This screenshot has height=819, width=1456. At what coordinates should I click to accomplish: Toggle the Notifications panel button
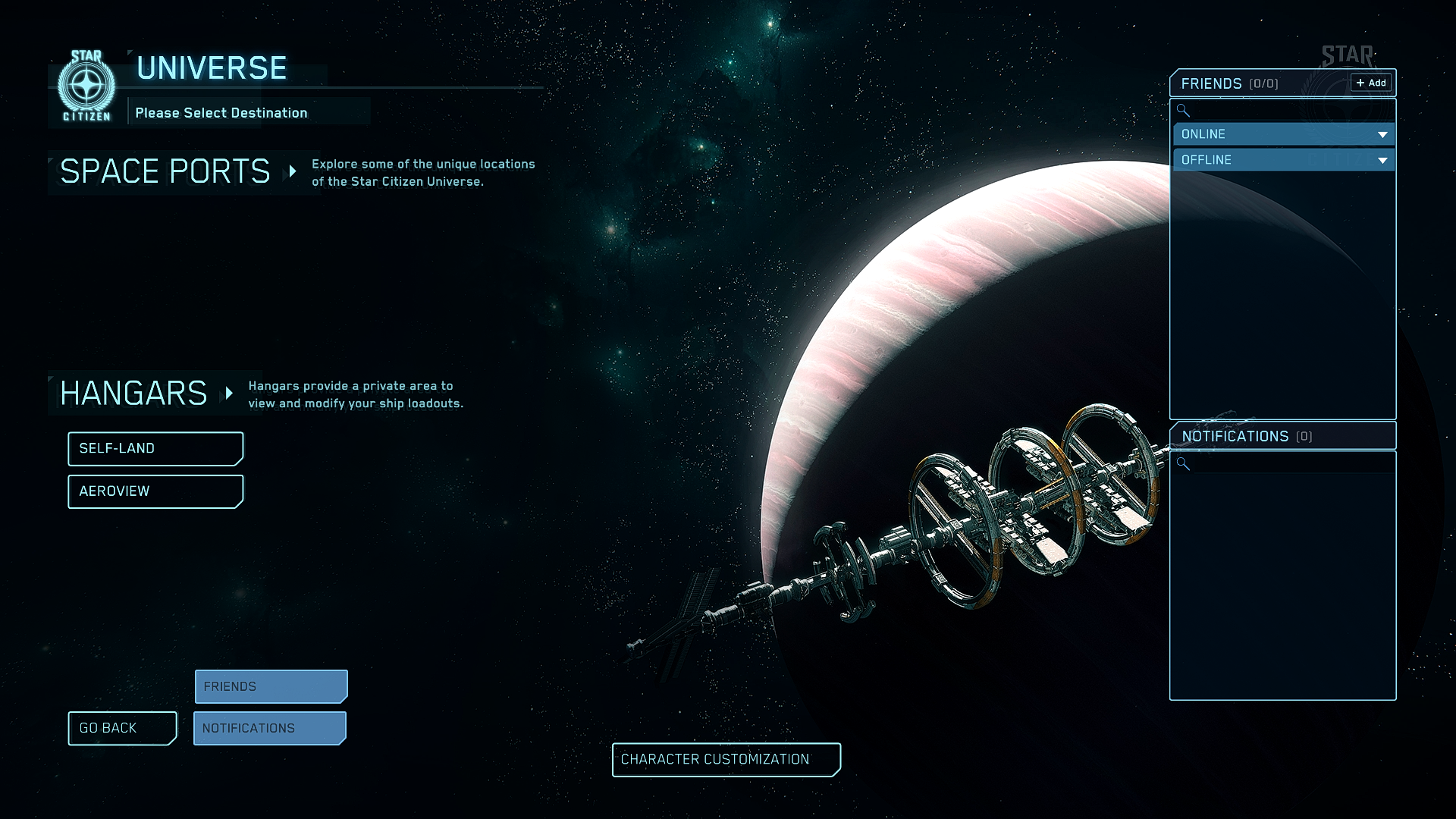(270, 728)
